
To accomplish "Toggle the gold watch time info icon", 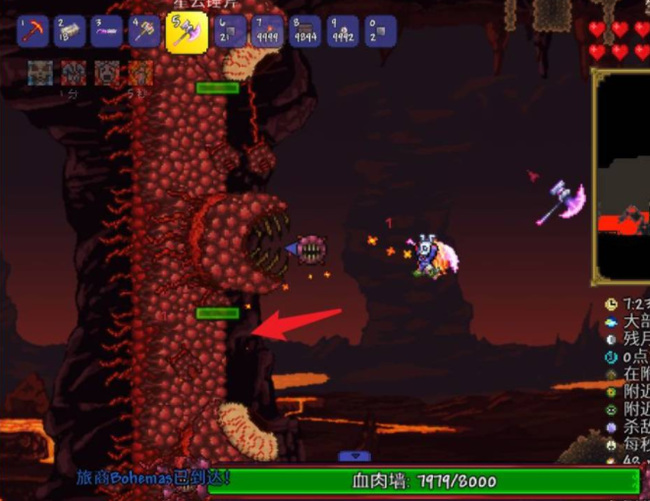I will click(612, 303).
